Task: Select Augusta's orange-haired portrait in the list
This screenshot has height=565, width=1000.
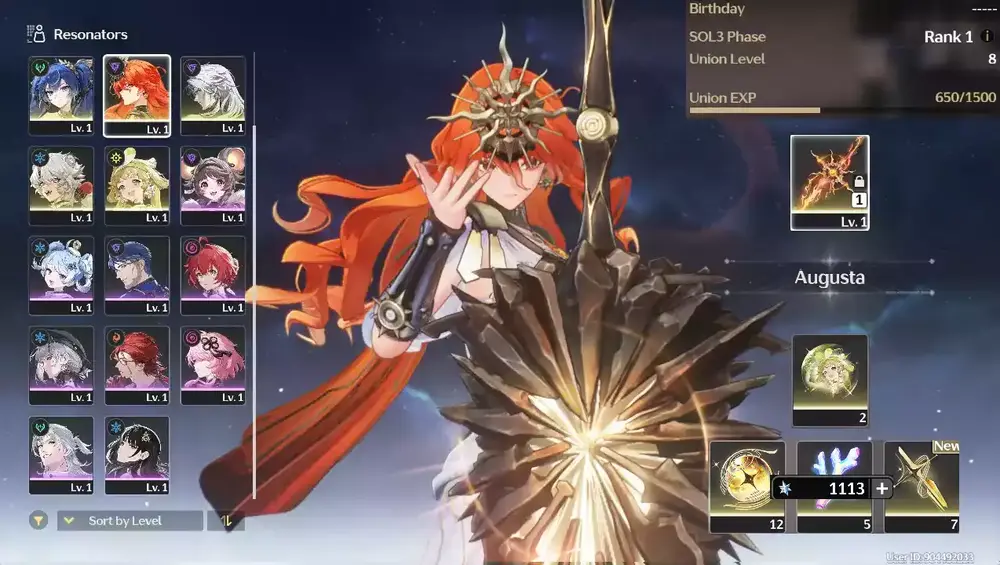Action: 137,95
